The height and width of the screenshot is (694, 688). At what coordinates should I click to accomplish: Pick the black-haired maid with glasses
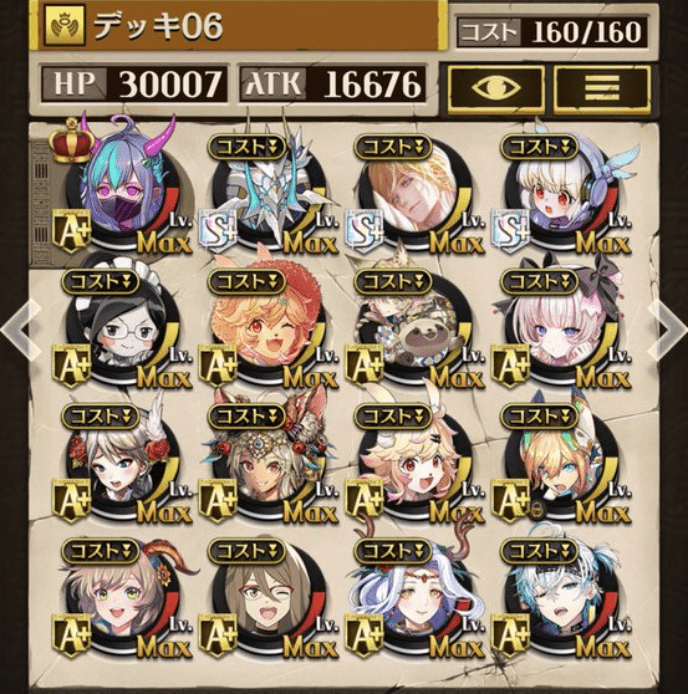(x=124, y=330)
